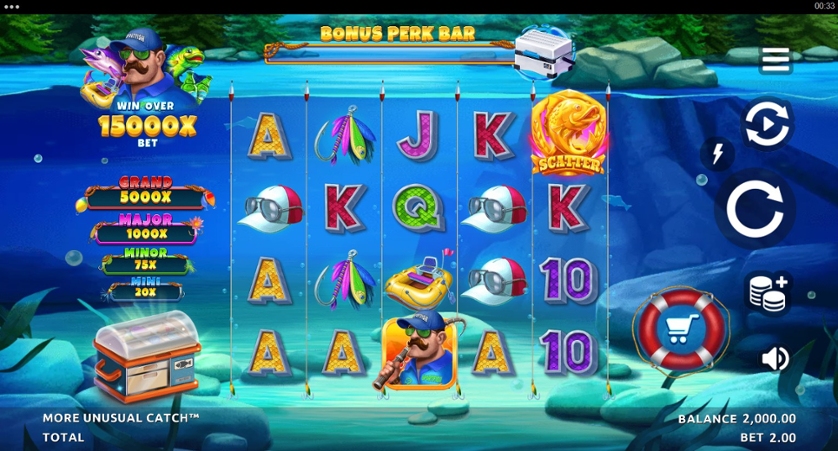838x451 pixels.
Task: Spin the reels
Action: coord(760,209)
